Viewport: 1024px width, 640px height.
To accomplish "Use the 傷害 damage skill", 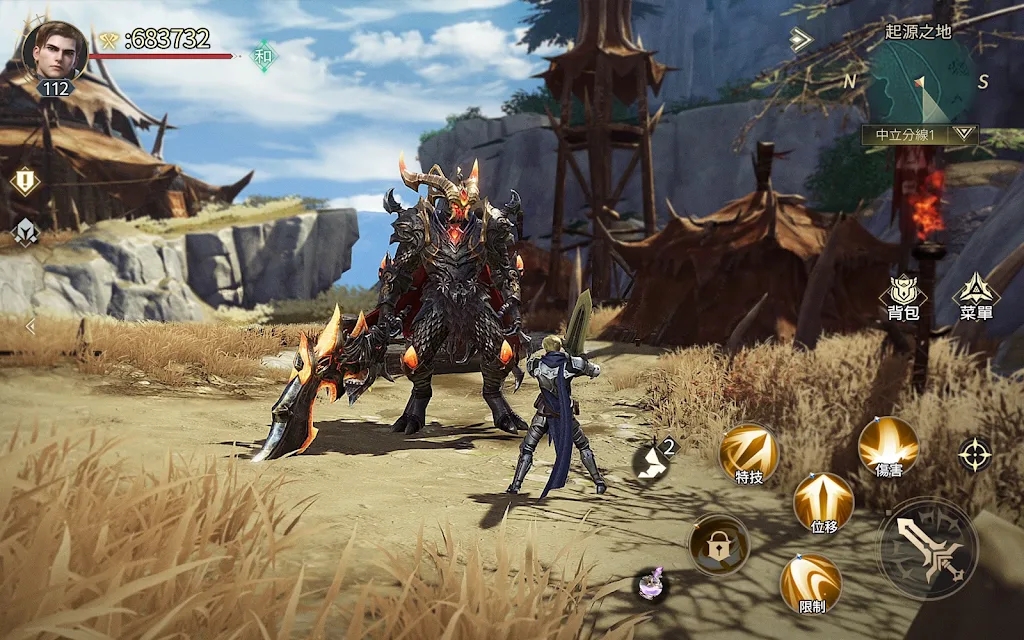I will click(x=888, y=445).
